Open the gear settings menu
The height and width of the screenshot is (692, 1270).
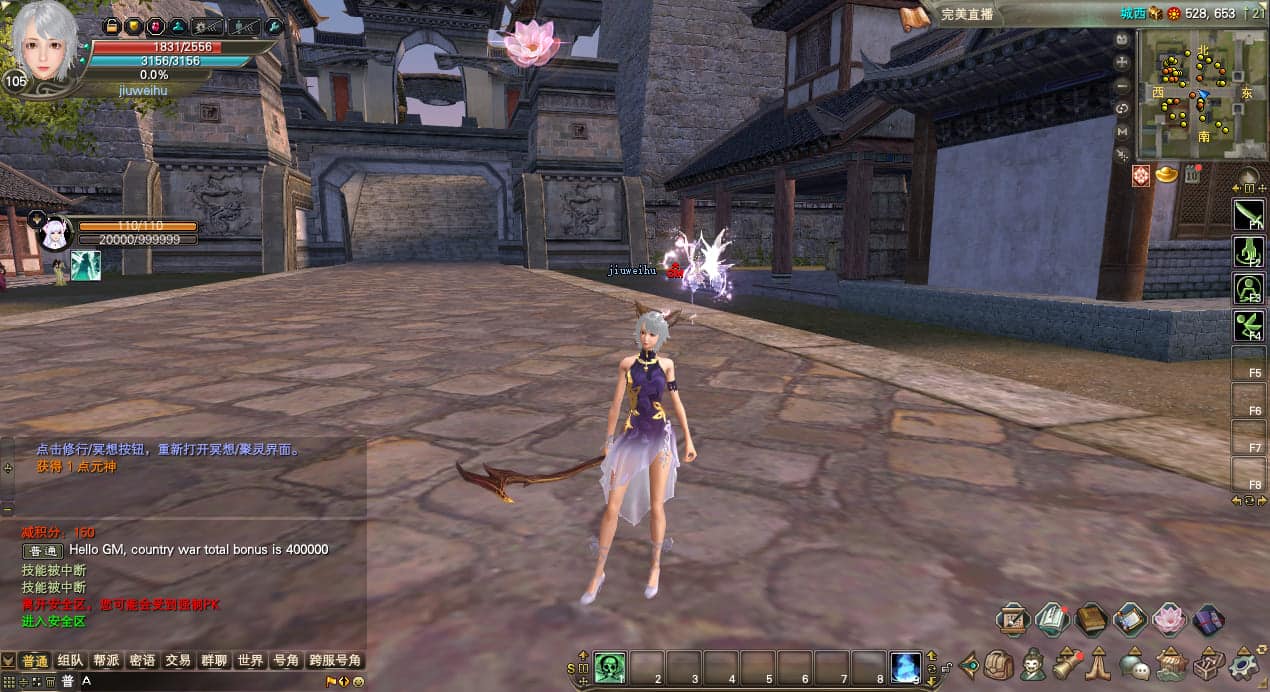tap(1245, 664)
